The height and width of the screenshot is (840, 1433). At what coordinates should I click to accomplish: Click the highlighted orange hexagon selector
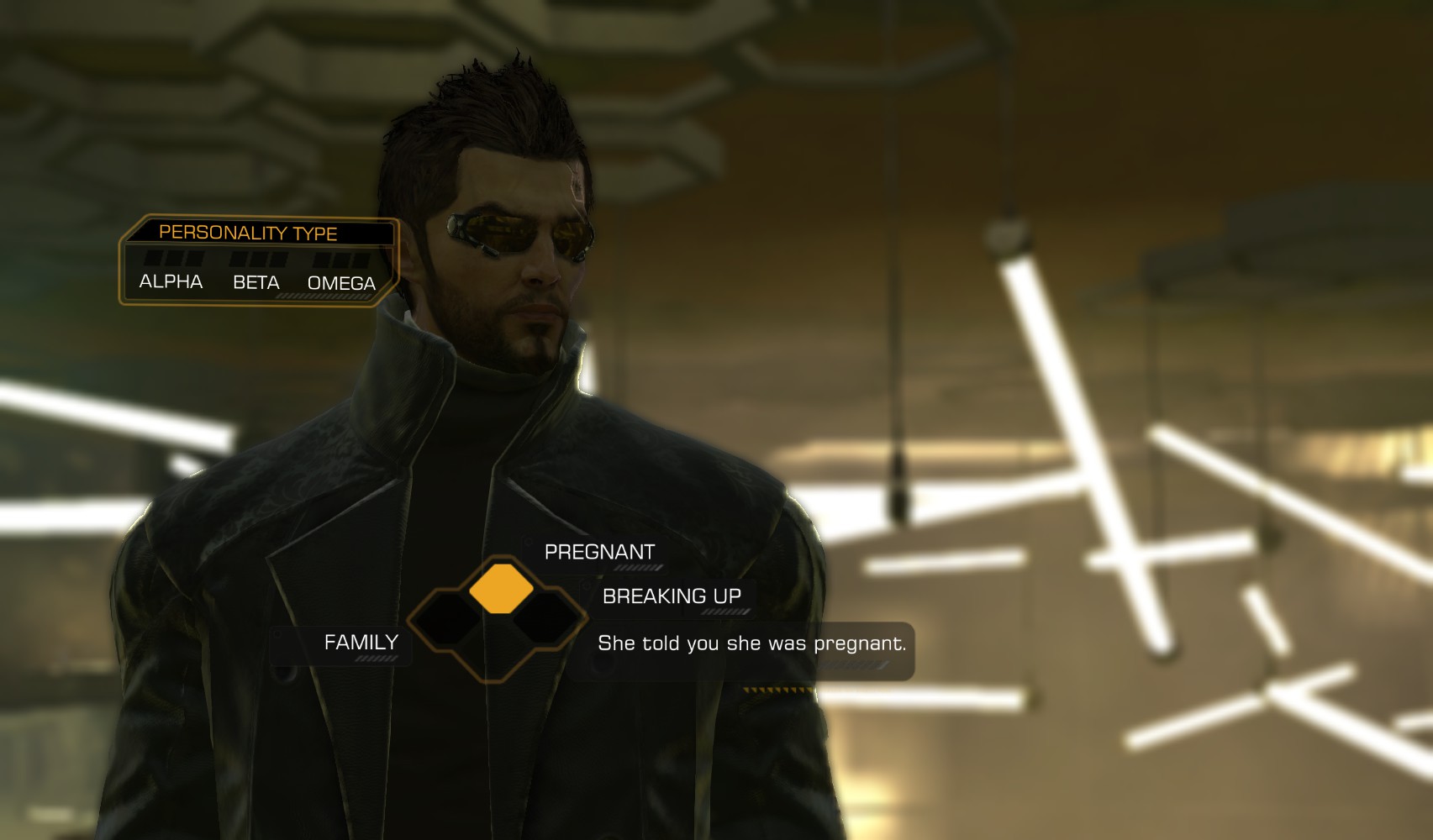(501, 589)
